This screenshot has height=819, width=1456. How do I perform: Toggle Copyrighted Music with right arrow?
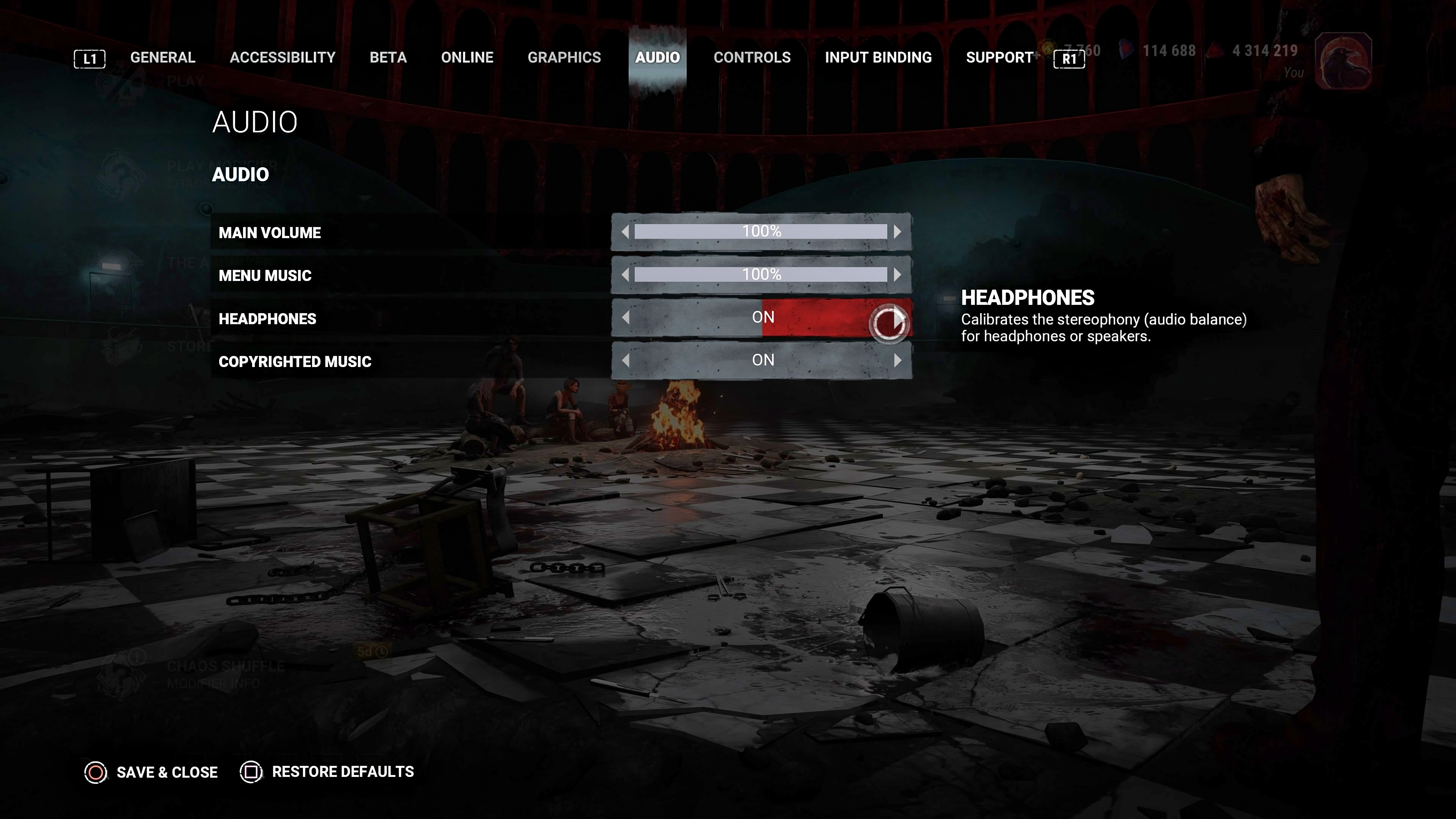[x=897, y=361]
